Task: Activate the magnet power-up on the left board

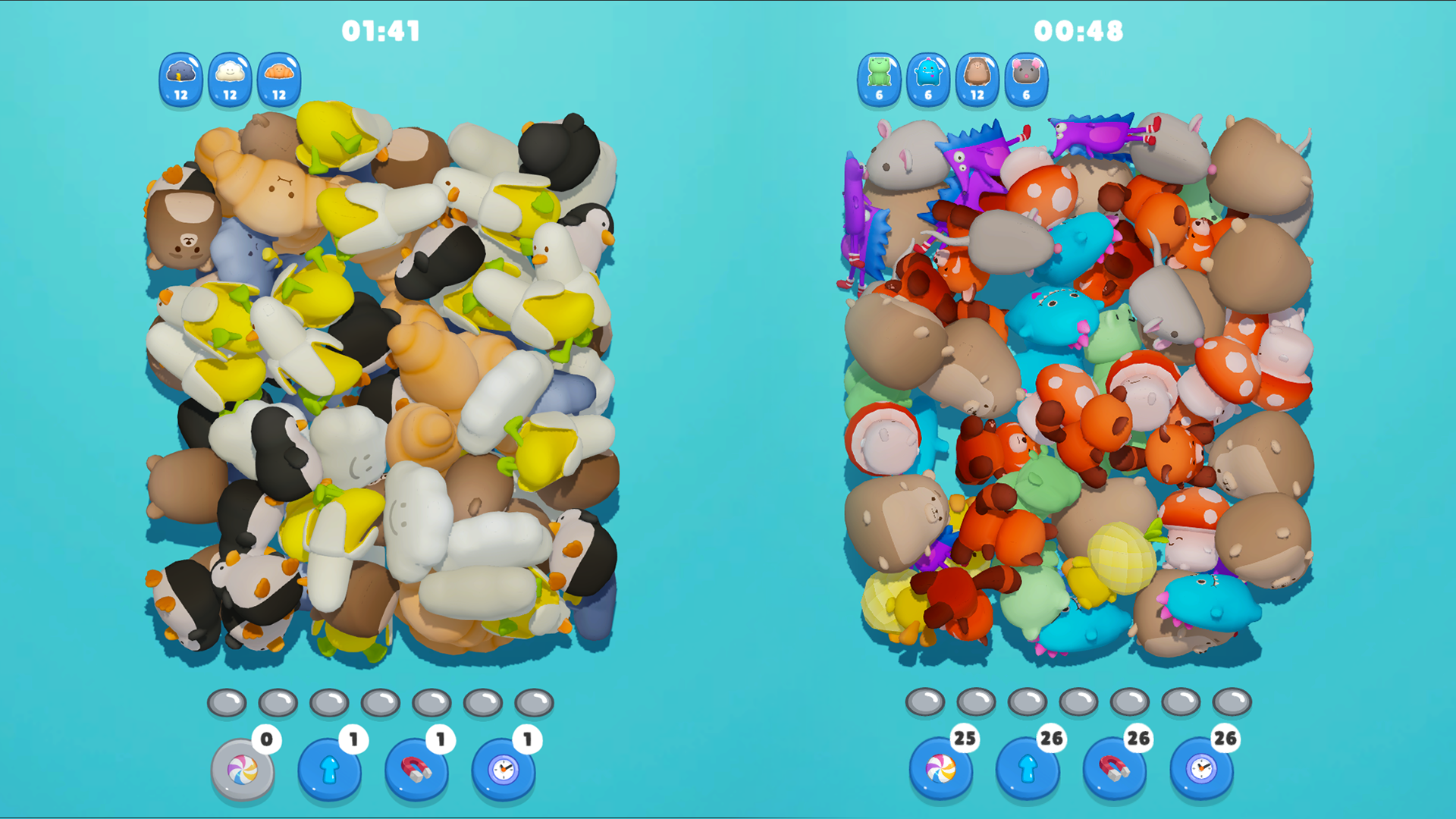Action: (x=416, y=768)
